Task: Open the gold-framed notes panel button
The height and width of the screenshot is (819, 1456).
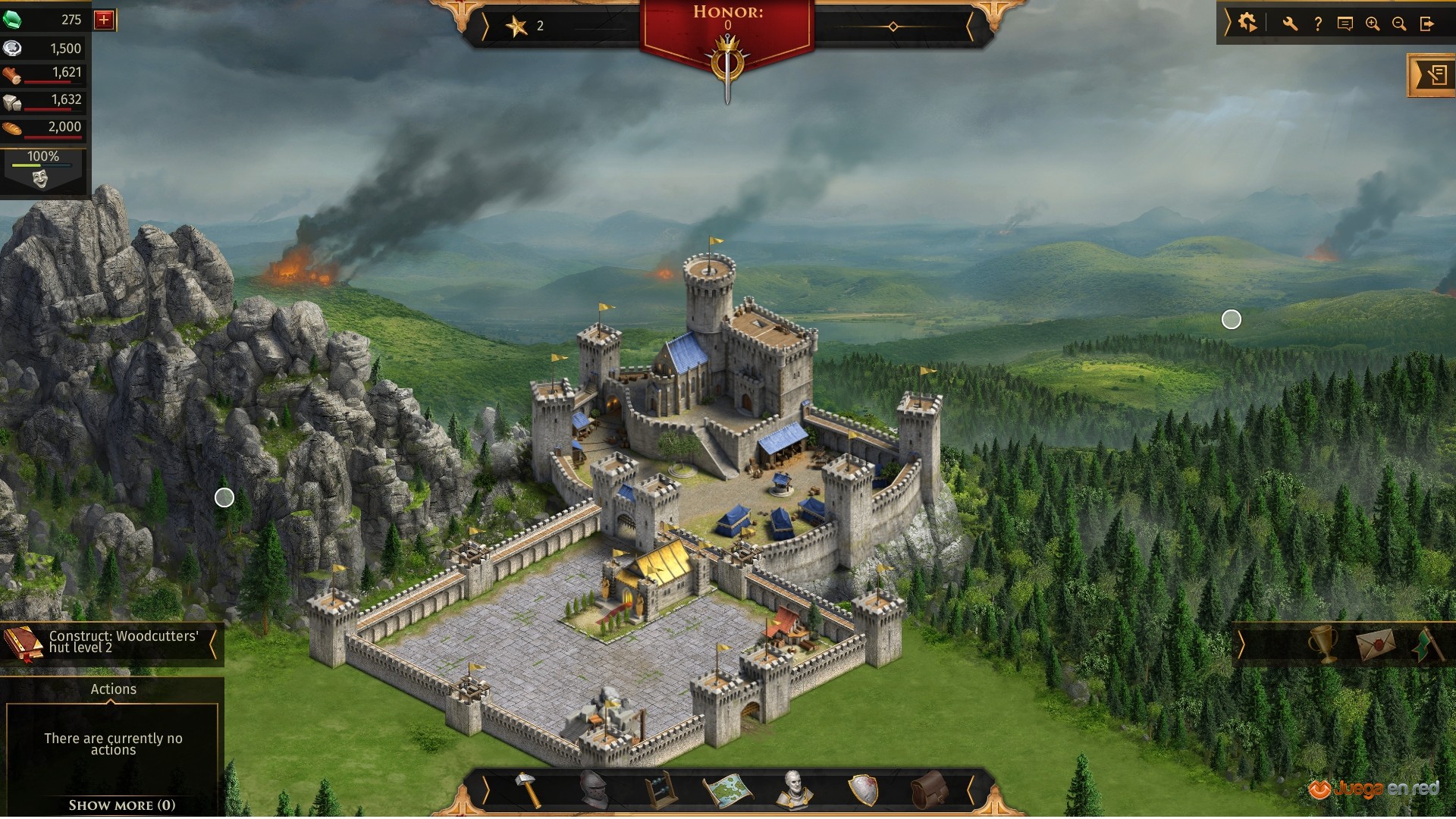Action: [1433, 75]
